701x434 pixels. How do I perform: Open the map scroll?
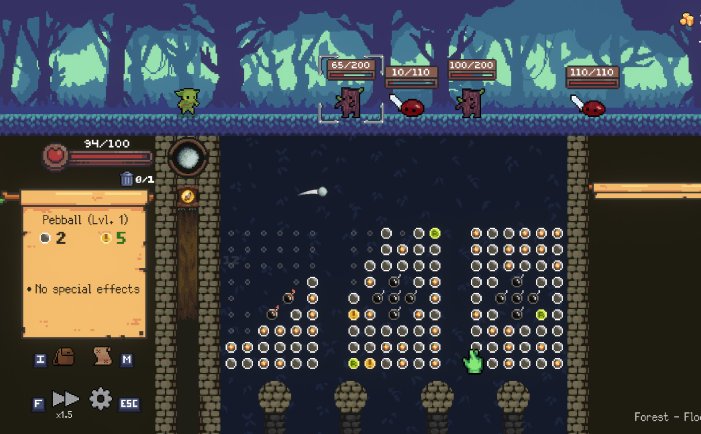[100, 357]
